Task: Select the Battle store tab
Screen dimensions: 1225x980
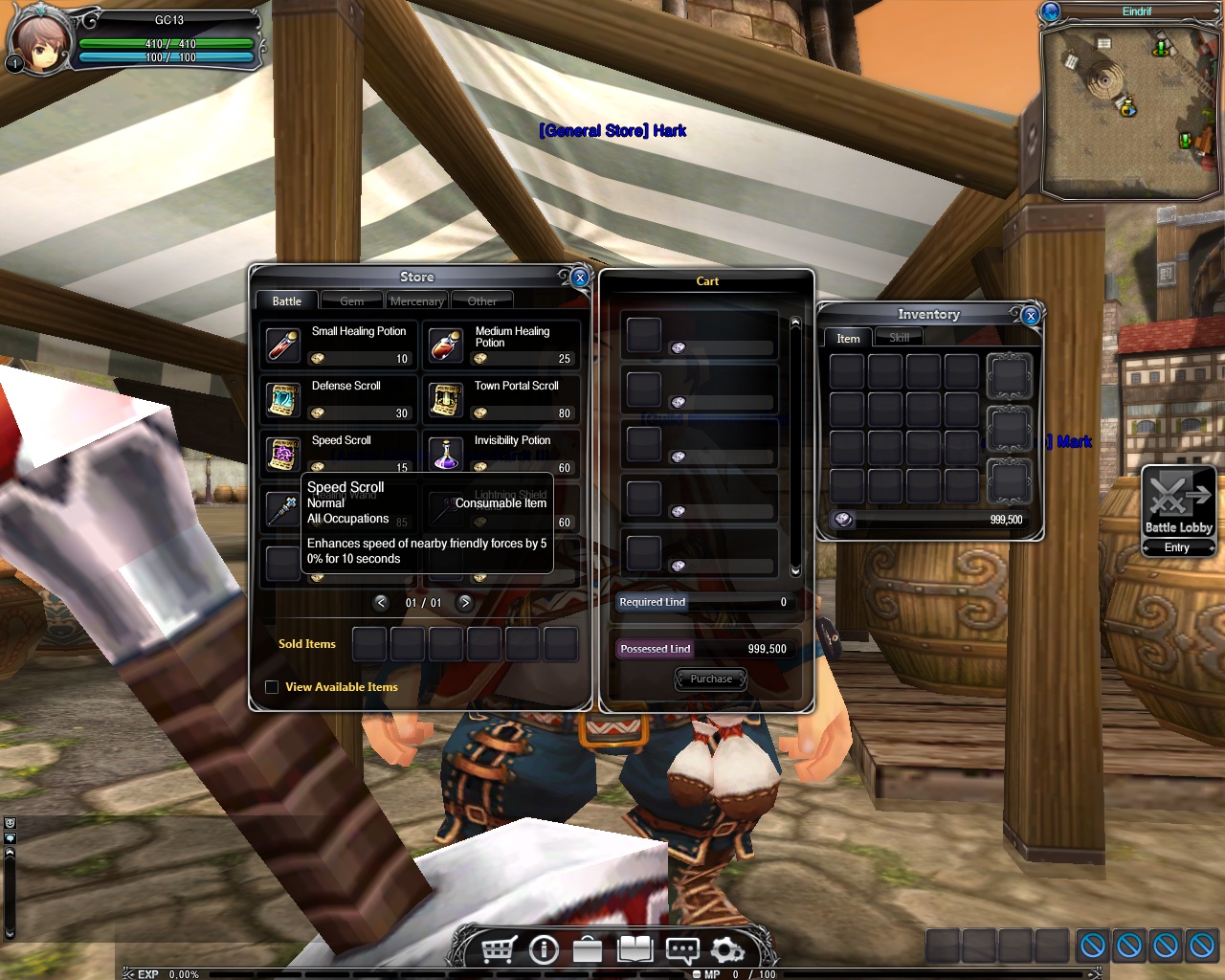Action: 286,301
